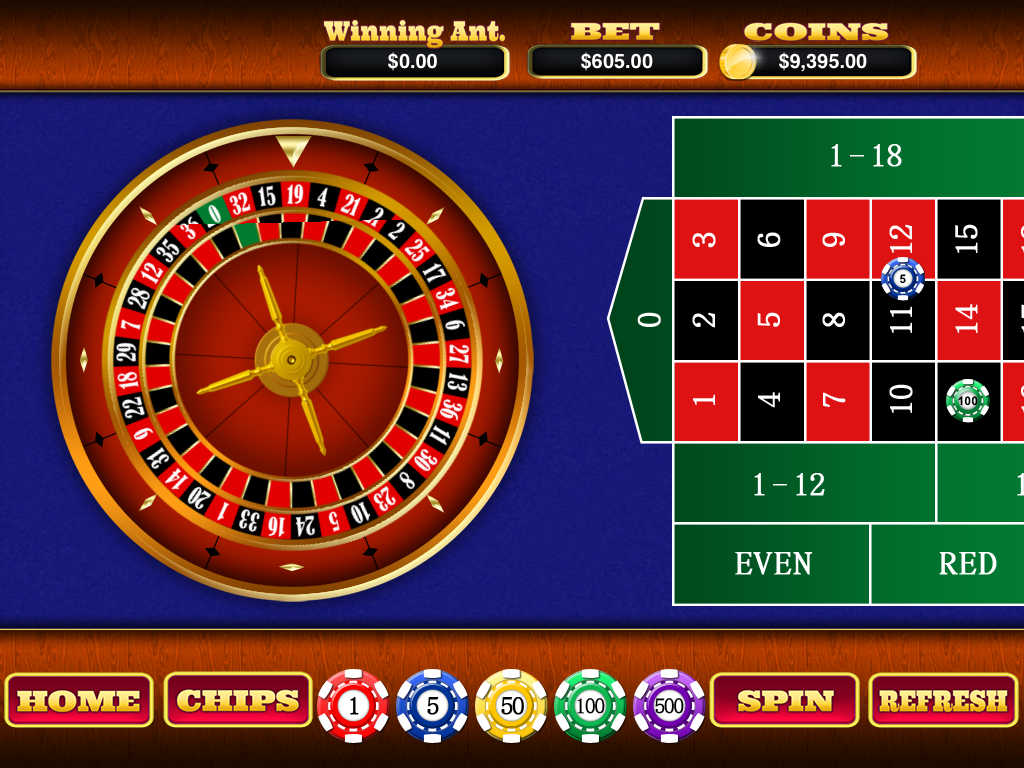This screenshot has width=1024, height=768.
Task: Choose the purple 500 chip
Action: pyautogui.click(x=669, y=706)
